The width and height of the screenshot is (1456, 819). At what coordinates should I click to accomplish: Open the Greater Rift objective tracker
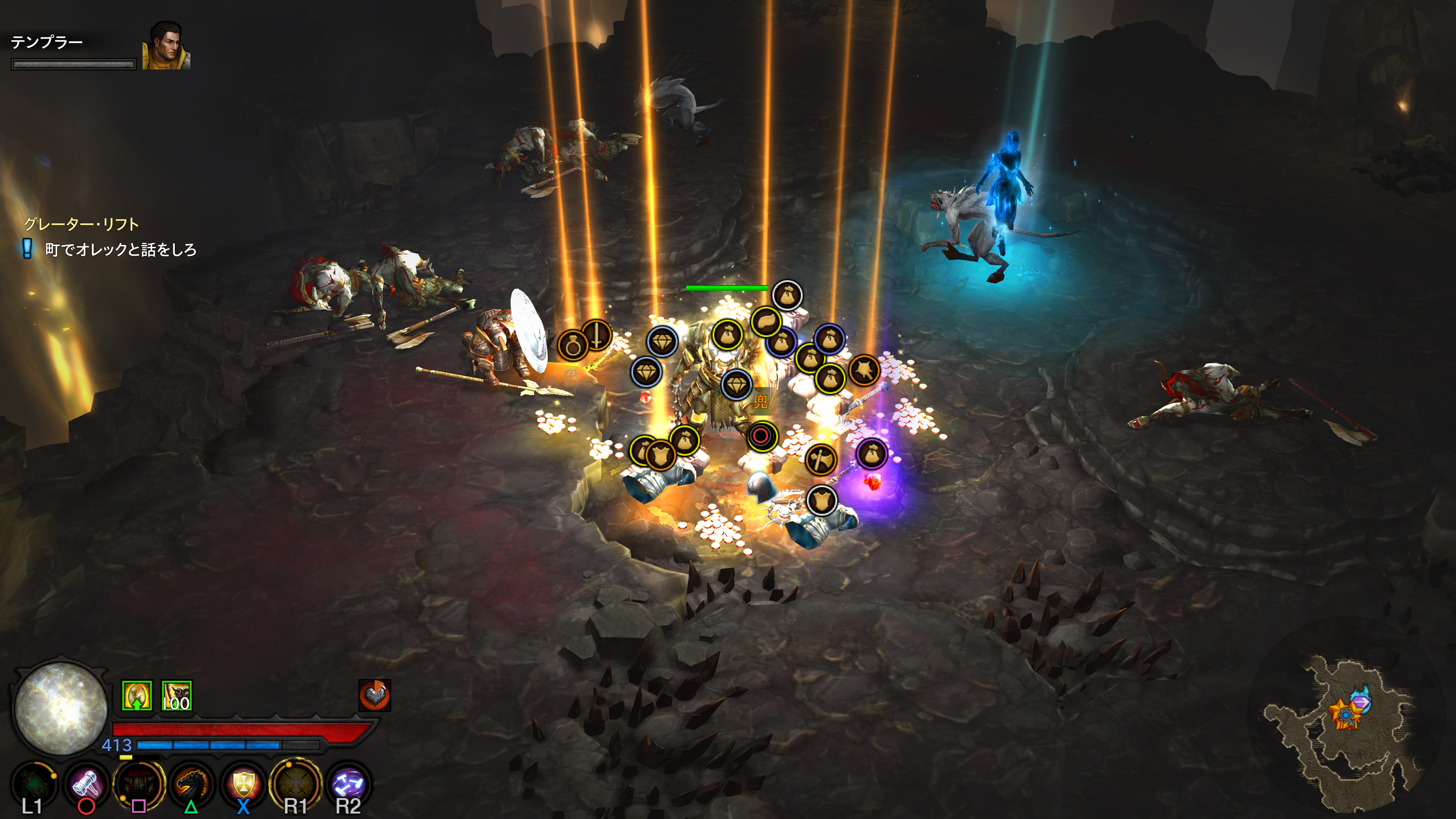82,224
